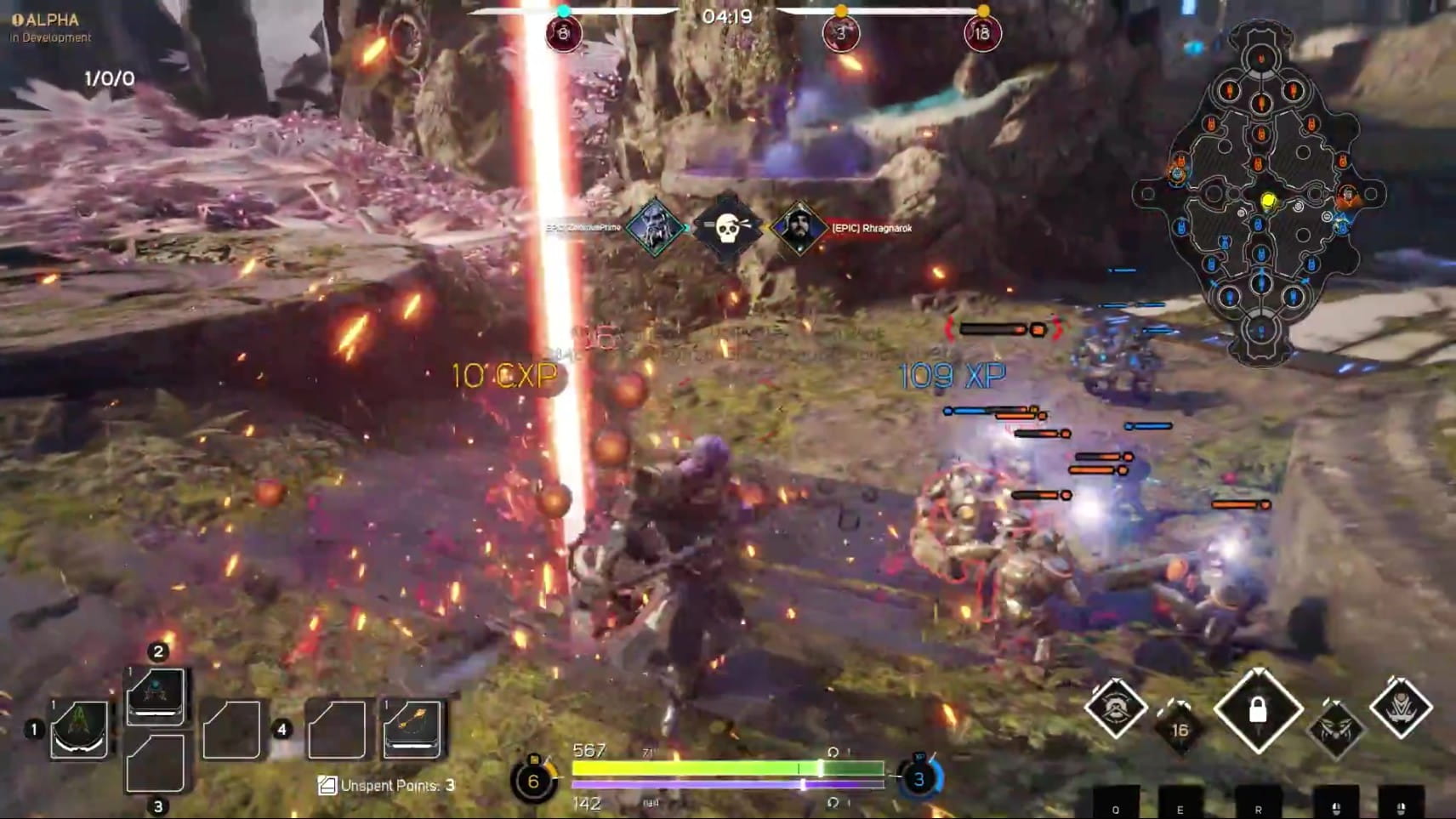Click the minimap
Screen dimensions: 1456x819
pyautogui.click(x=1260, y=194)
